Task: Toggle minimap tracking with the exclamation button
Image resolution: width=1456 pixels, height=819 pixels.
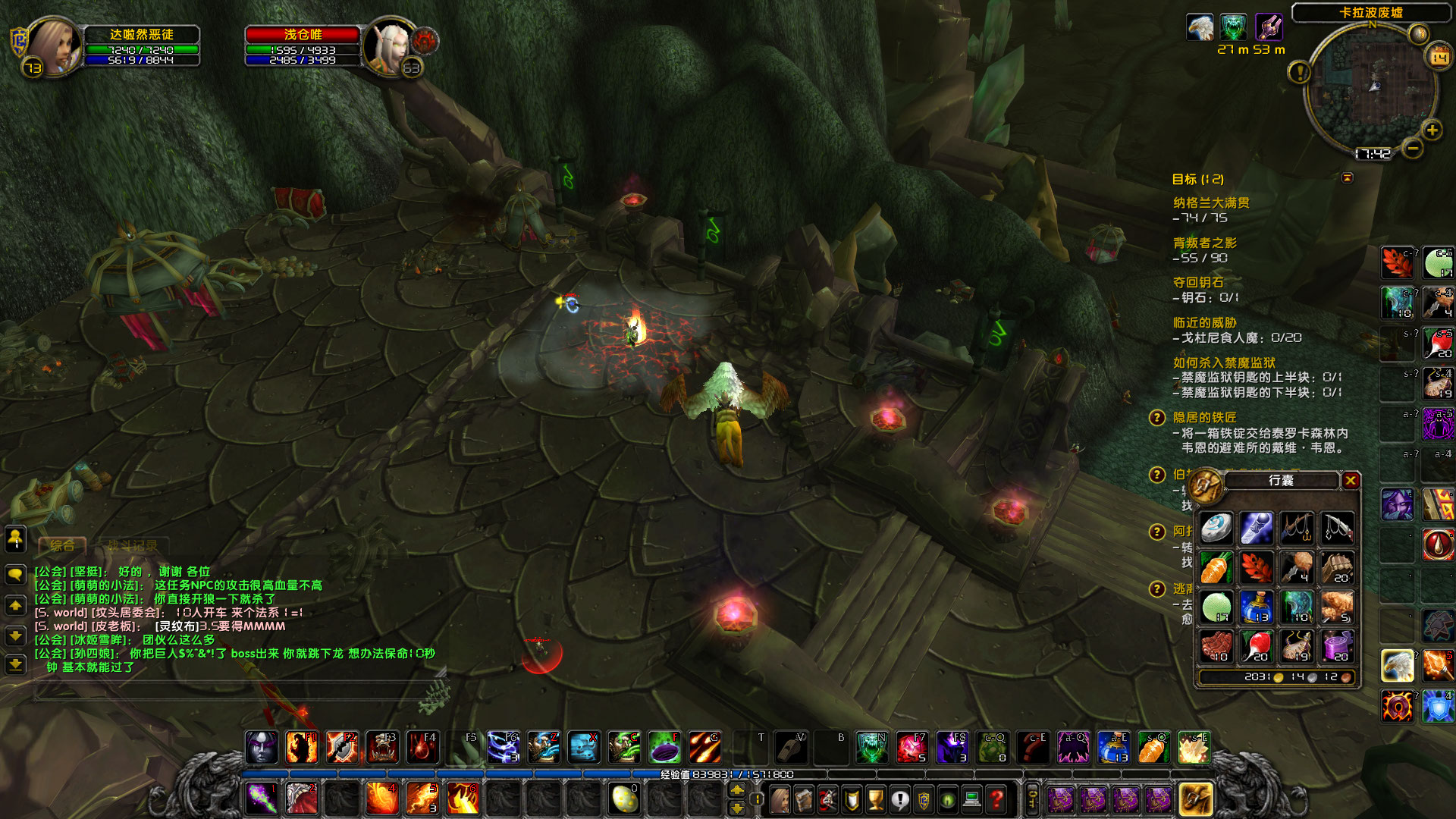Action: click(1299, 73)
